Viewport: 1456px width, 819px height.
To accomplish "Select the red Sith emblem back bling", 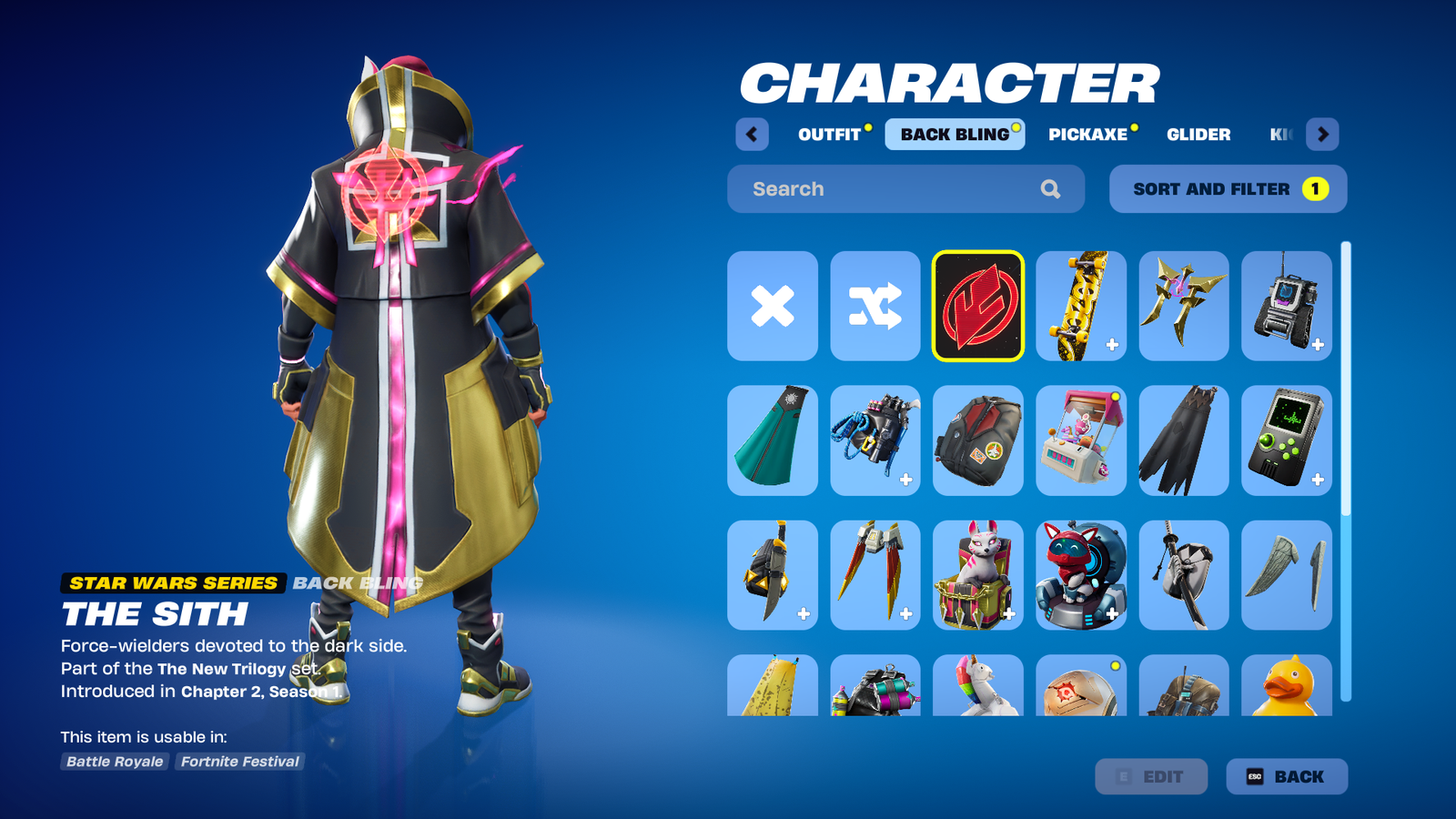I will (977, 306).
